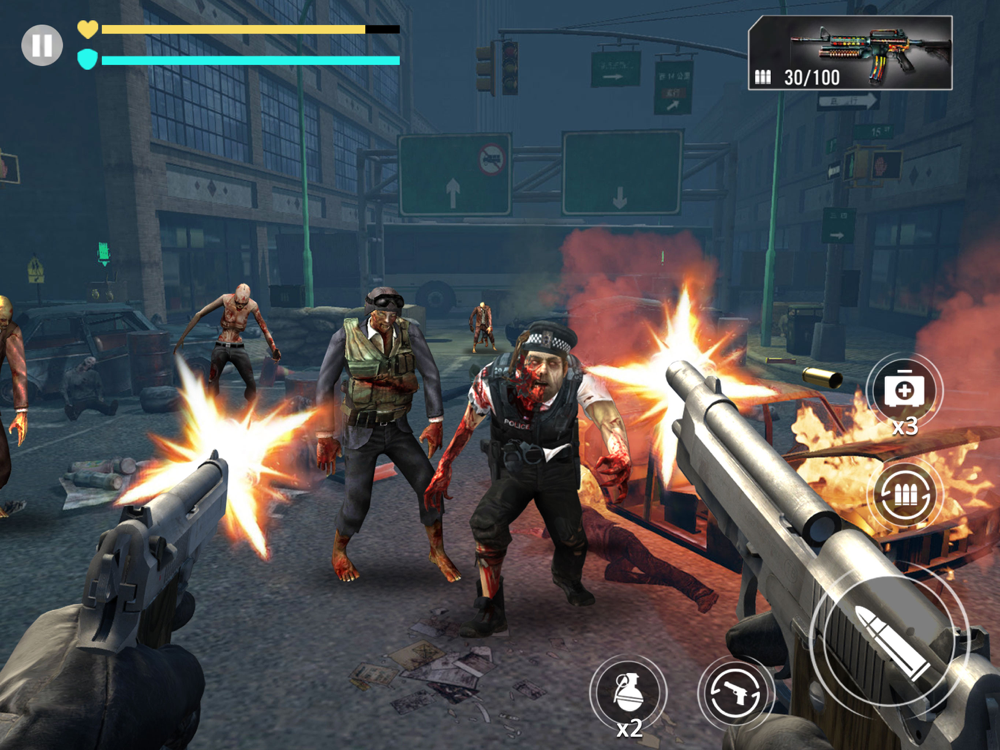Tap the assault rifle weapon panel
Viewport: 1000px width, 750px height.
click(849, 53)
